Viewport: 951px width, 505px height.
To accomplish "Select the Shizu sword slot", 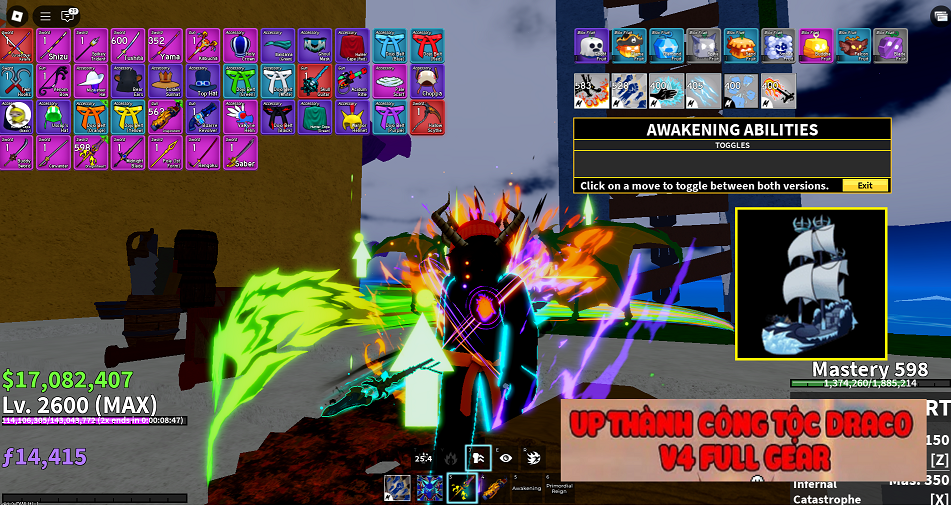I will pyautogui.click(x=54, y=45).
